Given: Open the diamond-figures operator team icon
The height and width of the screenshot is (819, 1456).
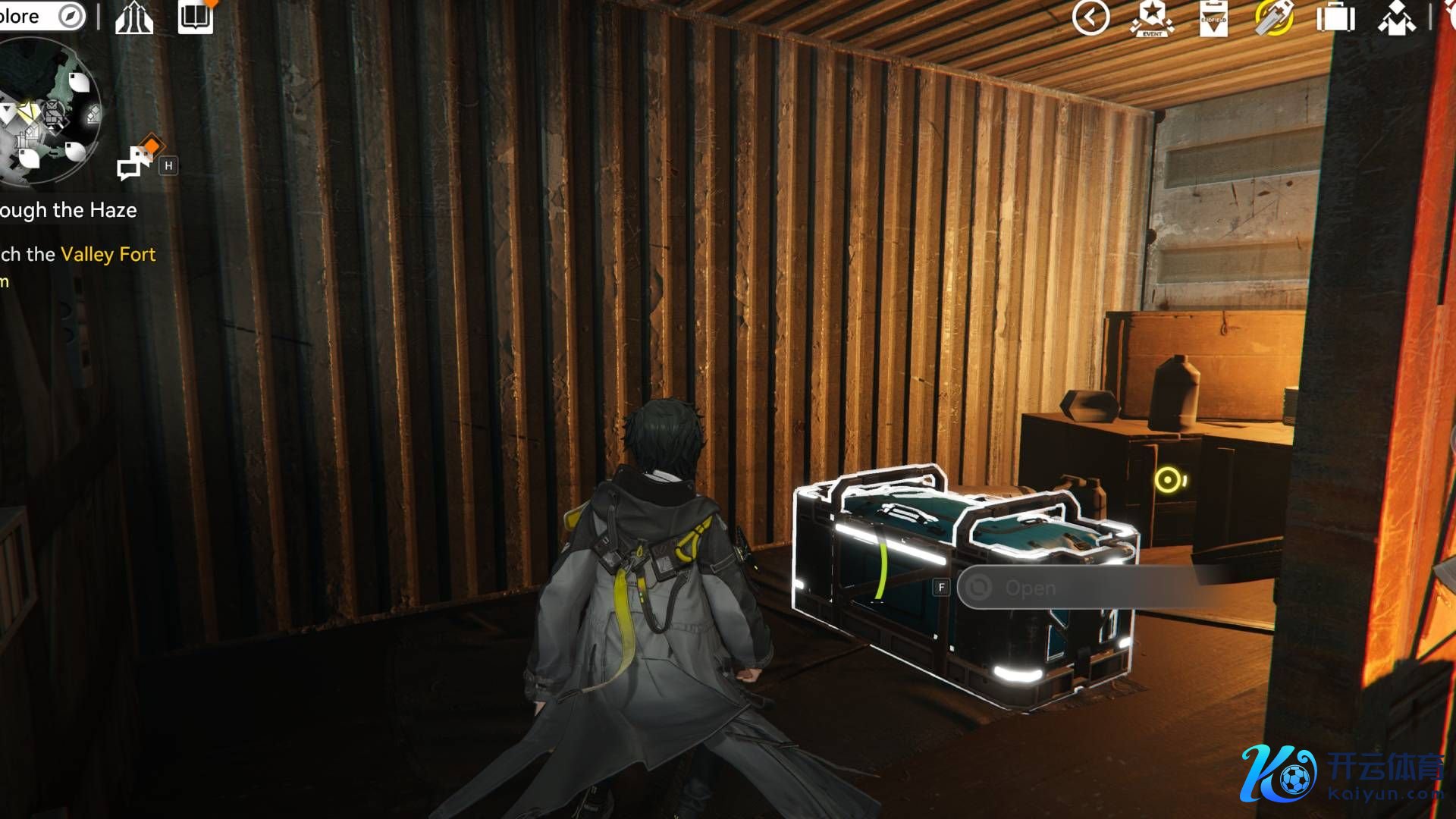Looking at the screenshot, I should 1396,18.
